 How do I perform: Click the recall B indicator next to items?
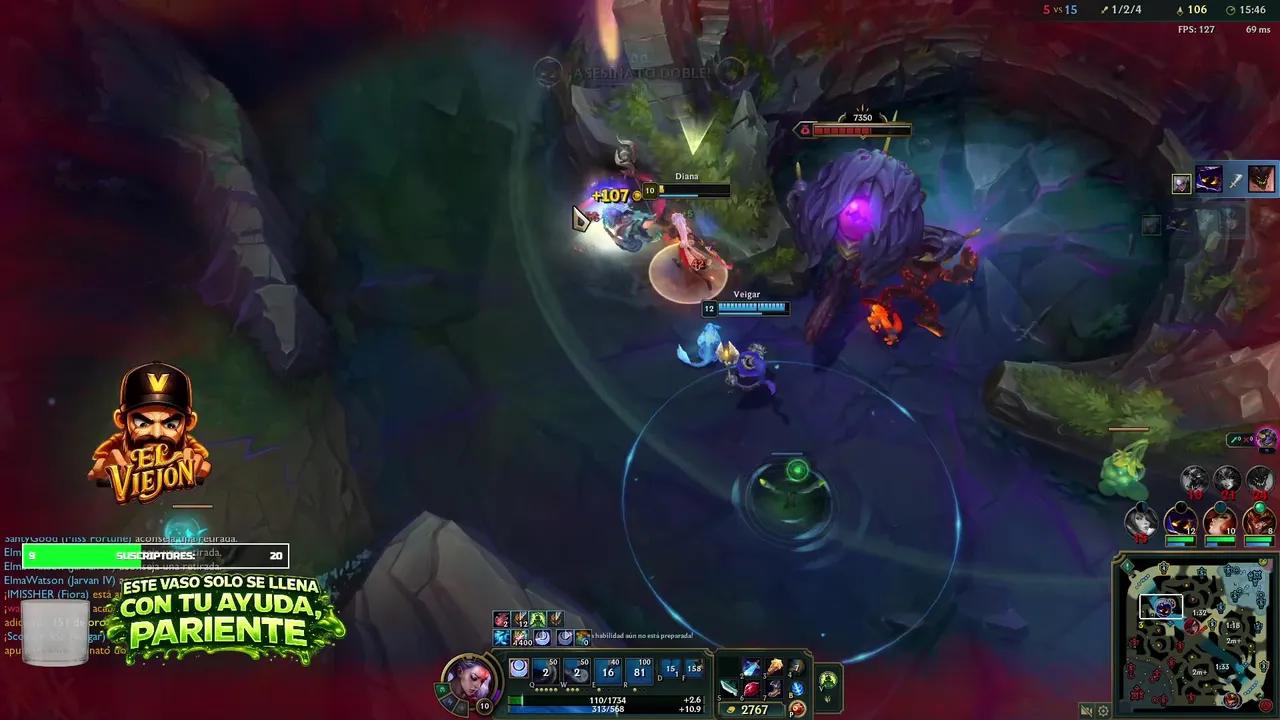click(795, 689)
